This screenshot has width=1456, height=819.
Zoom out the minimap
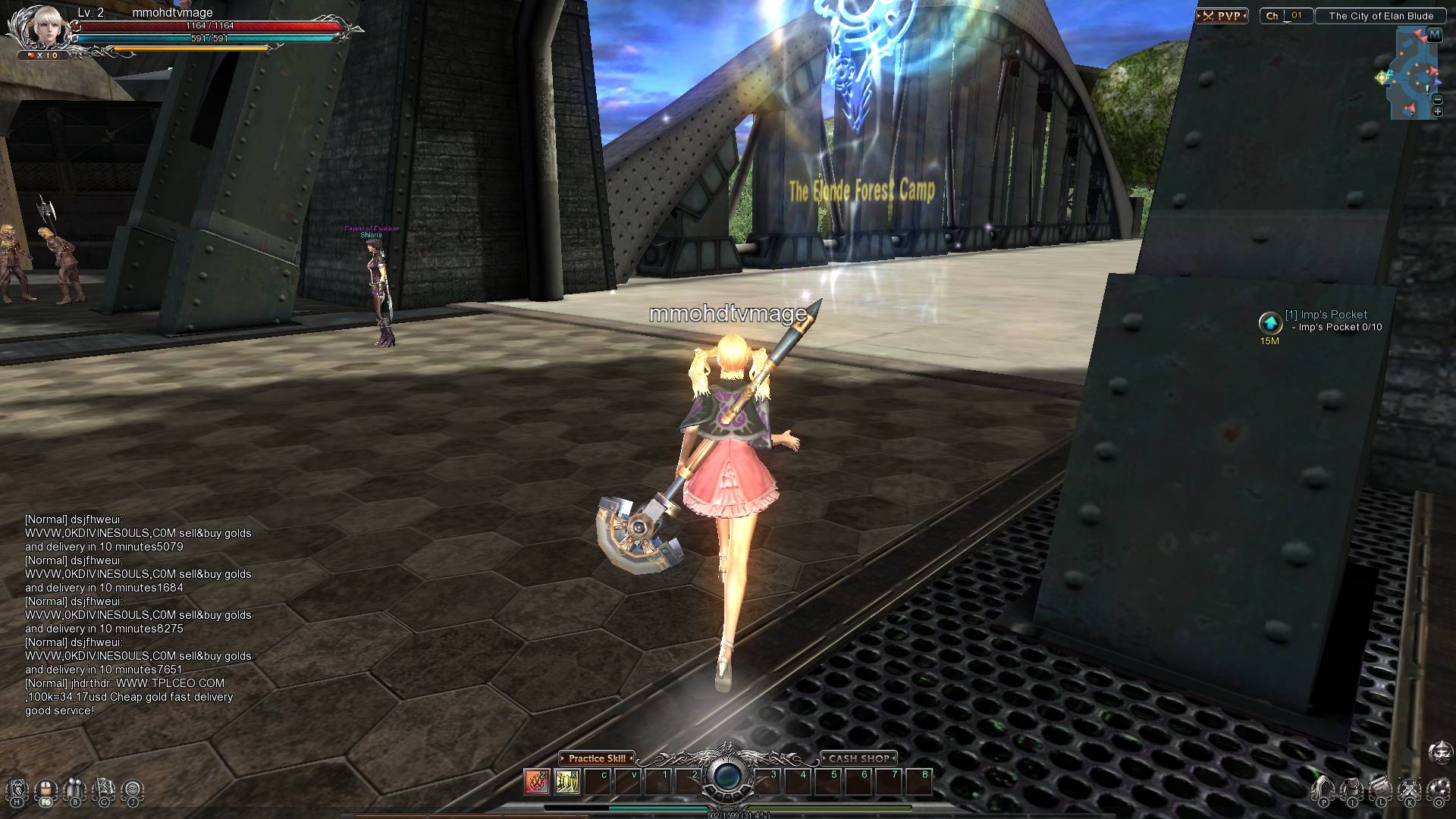coord(1437,99)
